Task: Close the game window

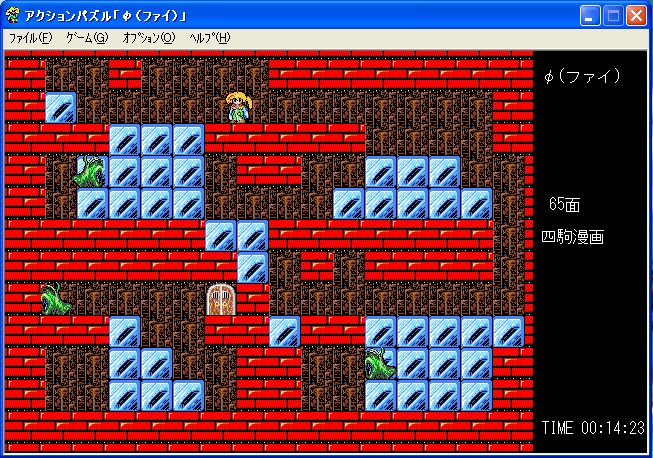Action: click(x=637, y=15)
